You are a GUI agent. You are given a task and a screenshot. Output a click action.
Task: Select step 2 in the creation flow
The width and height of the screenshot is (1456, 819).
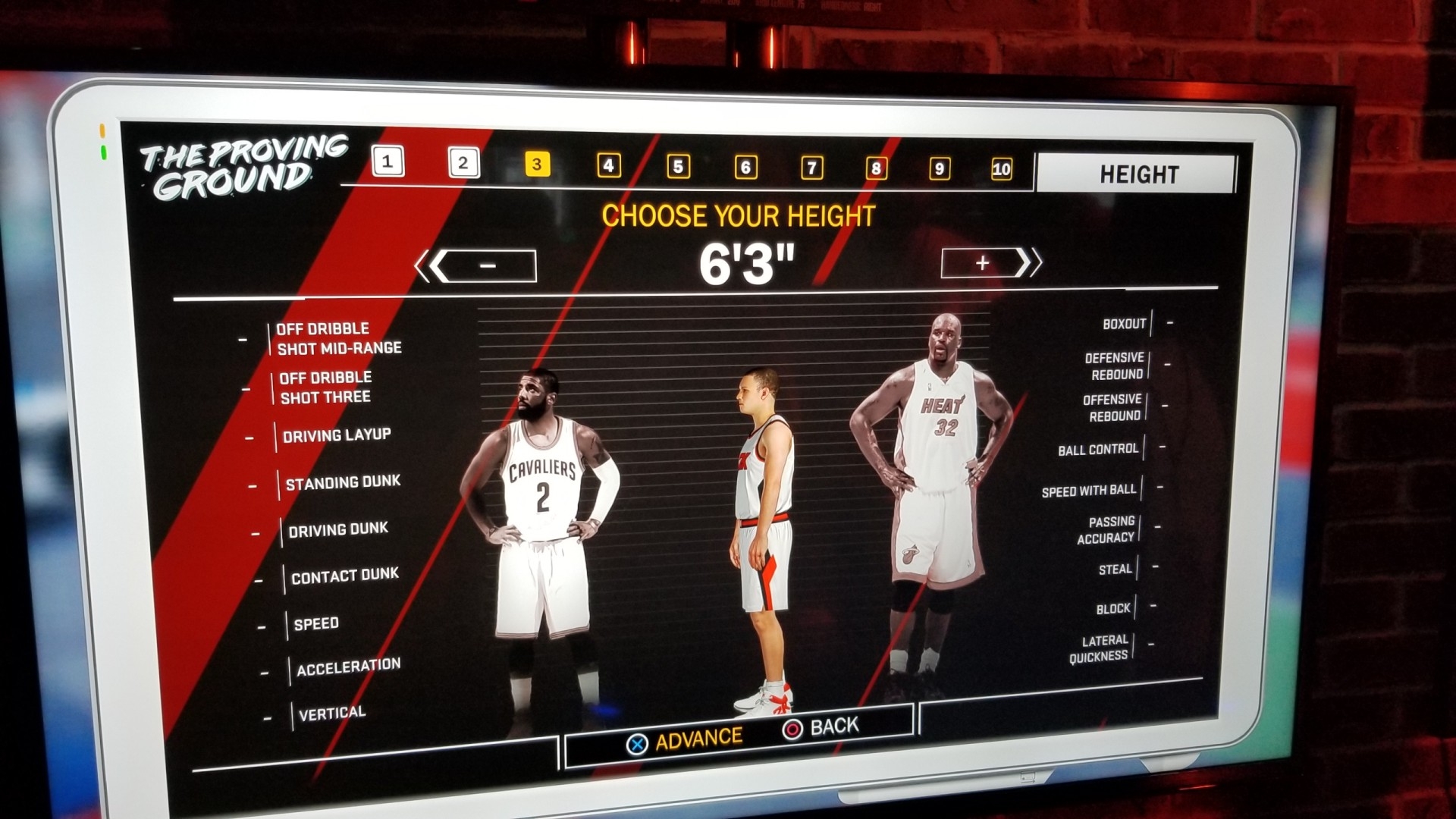point(463,164)
